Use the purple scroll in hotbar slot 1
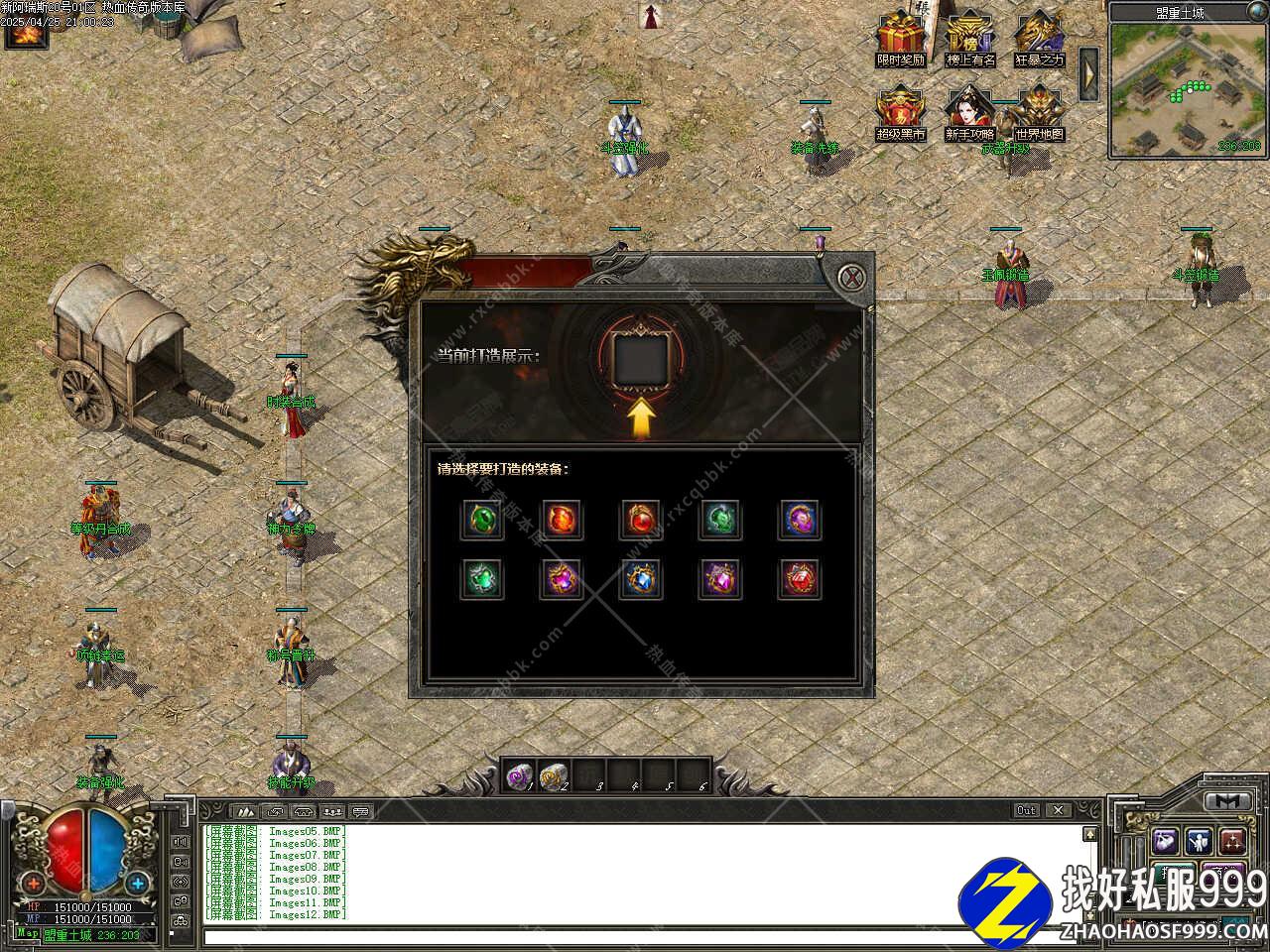This screenshot has height=952, width=1270. [x=520, y=775]
